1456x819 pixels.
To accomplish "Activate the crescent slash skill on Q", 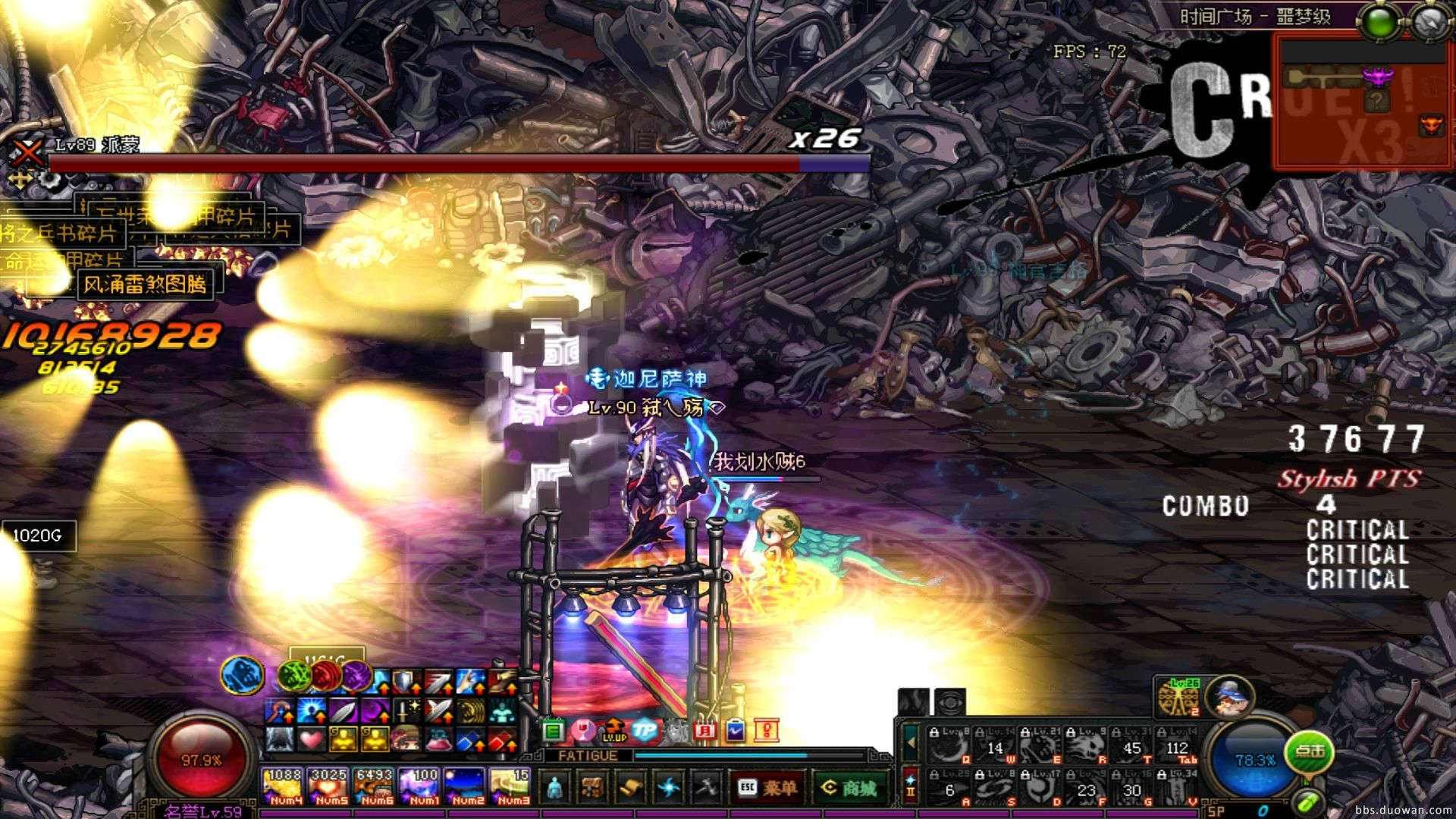I will tap(948, 746).
